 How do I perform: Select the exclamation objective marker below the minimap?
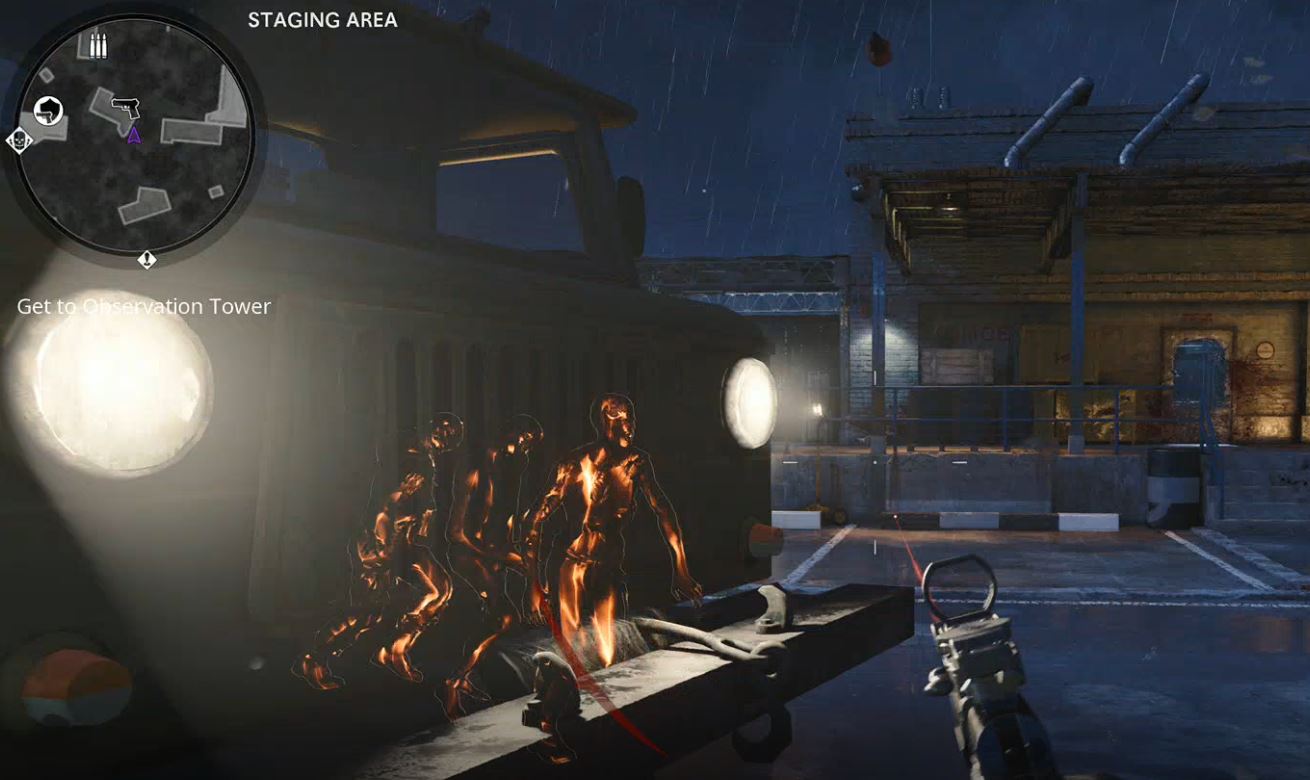pyautogui.click(x=147, y=259)
